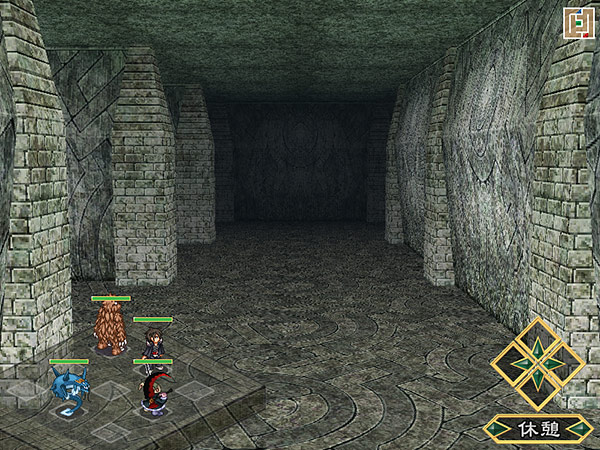This screenshot has width=600, height=450.
Task: Open the dungeon minimap
Action: [x=576, y=22]
